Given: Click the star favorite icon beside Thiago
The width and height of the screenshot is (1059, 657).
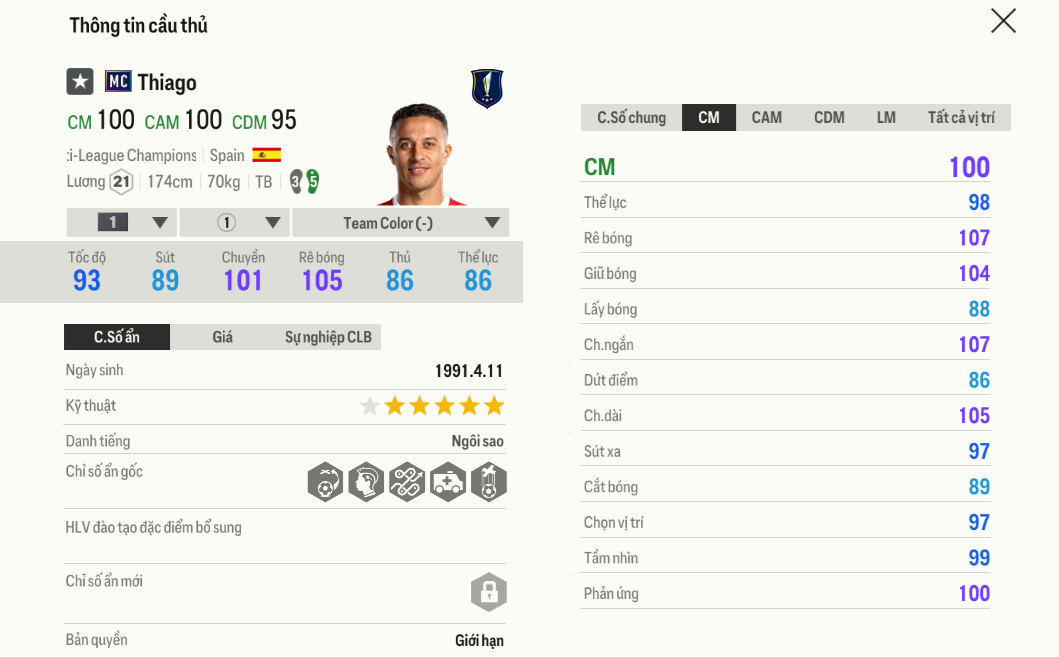Looking at the screenshot, I should coord(80,82).
